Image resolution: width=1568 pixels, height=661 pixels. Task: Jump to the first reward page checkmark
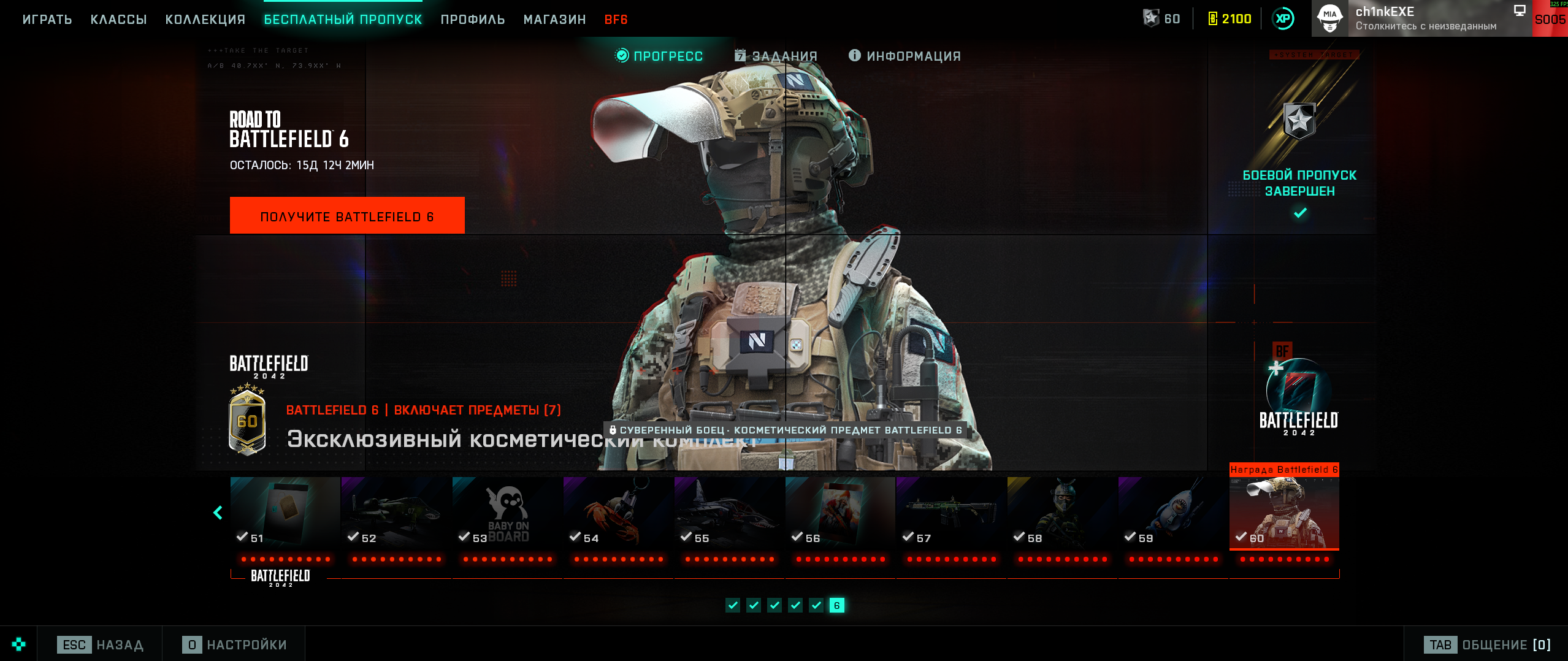(733, 605)
